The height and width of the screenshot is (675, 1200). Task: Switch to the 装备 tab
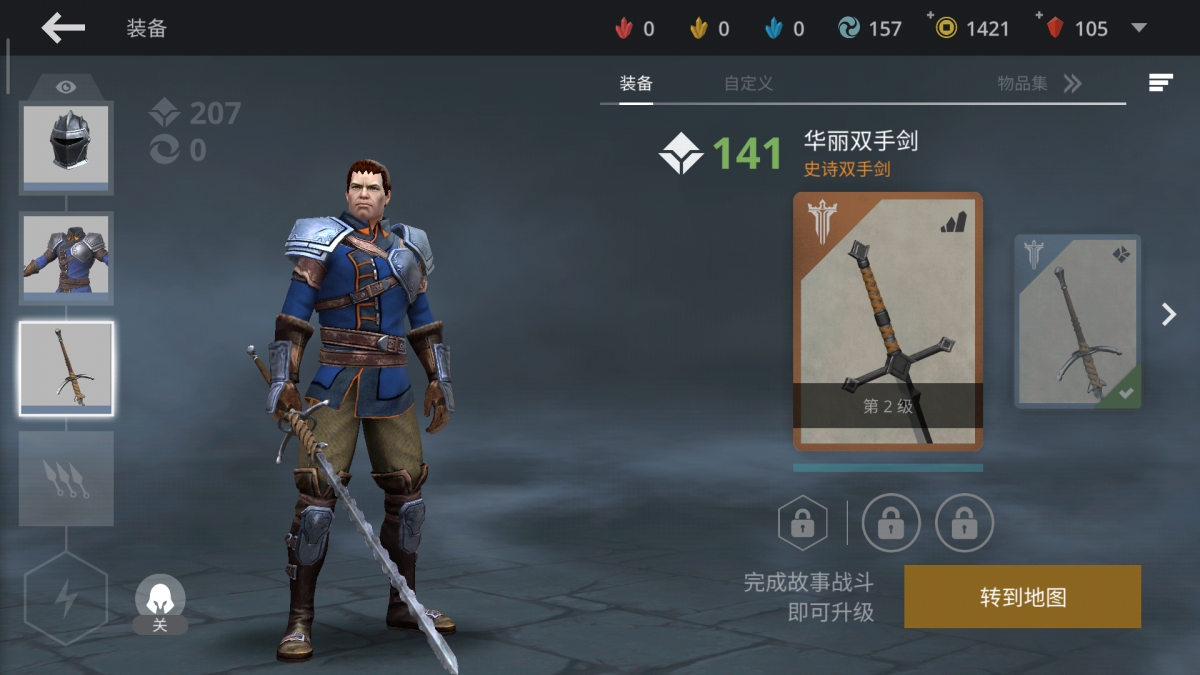click(636, 84)
